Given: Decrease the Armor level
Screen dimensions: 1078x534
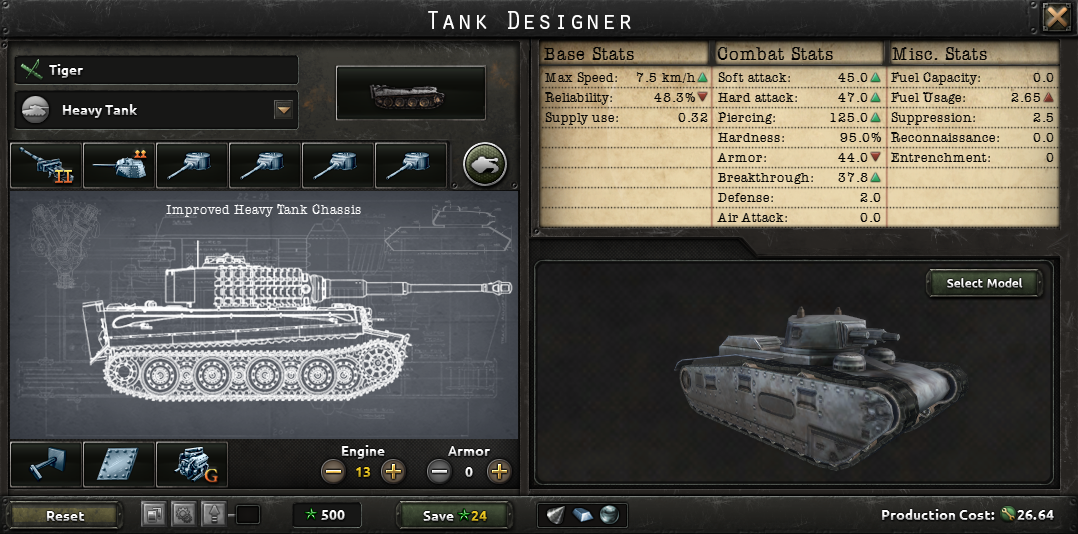Looking at the screenshot, I should coord(438,471).
